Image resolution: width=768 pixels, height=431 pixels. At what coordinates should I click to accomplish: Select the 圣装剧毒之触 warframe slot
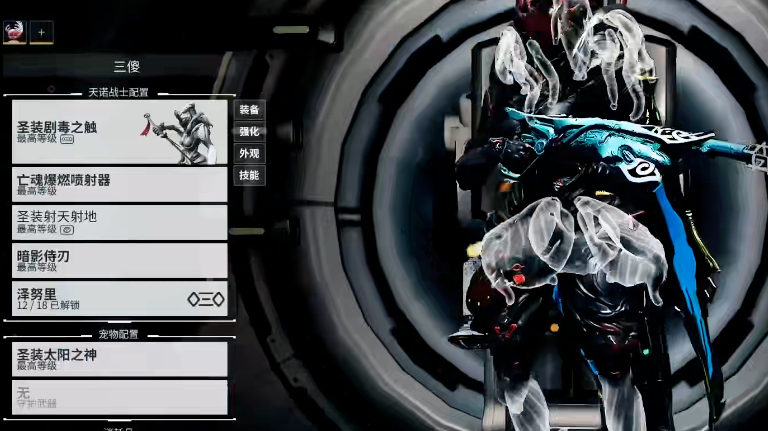point(119,132)
